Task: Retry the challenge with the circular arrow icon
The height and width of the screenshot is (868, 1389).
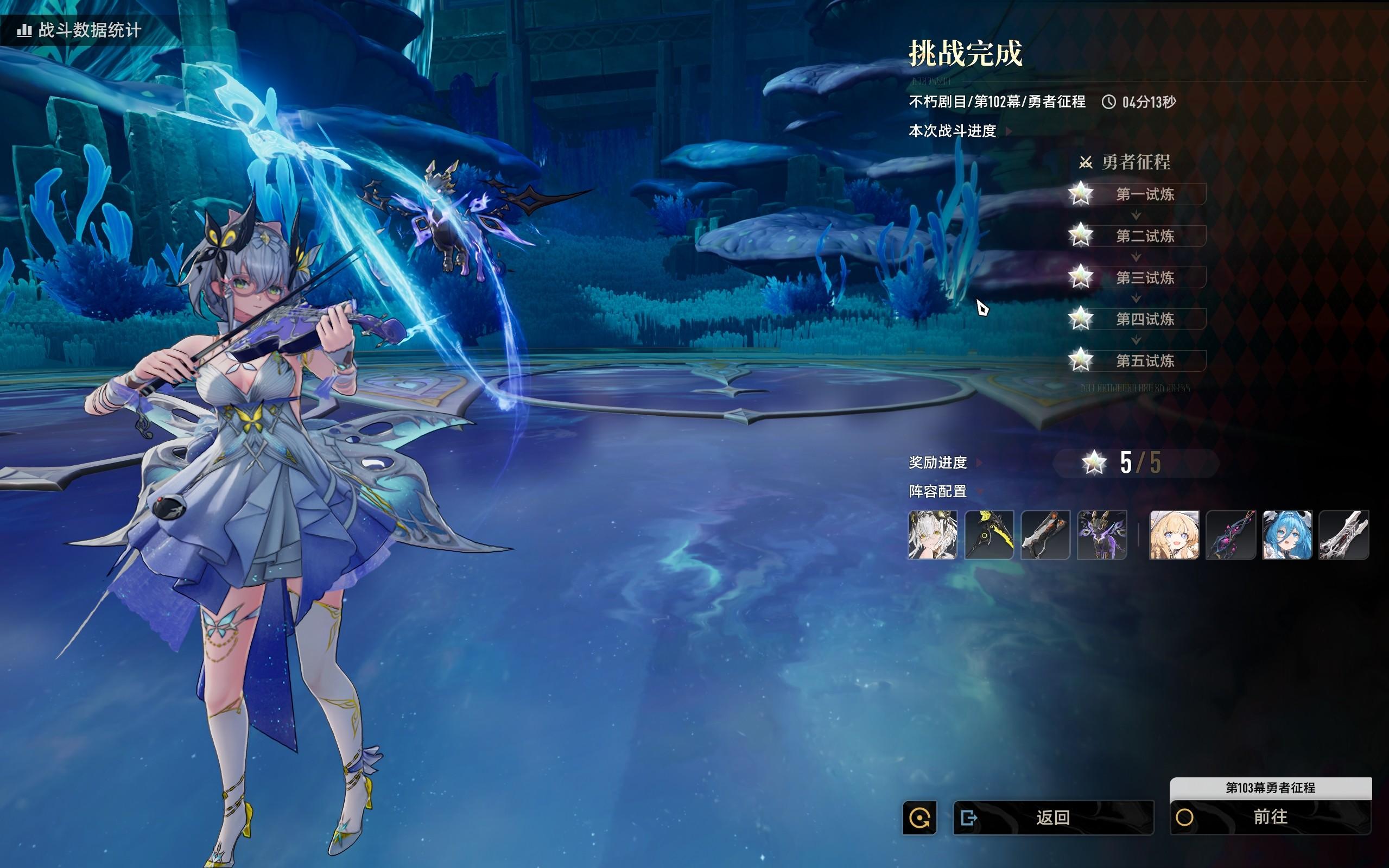Action: click(919, 818)
